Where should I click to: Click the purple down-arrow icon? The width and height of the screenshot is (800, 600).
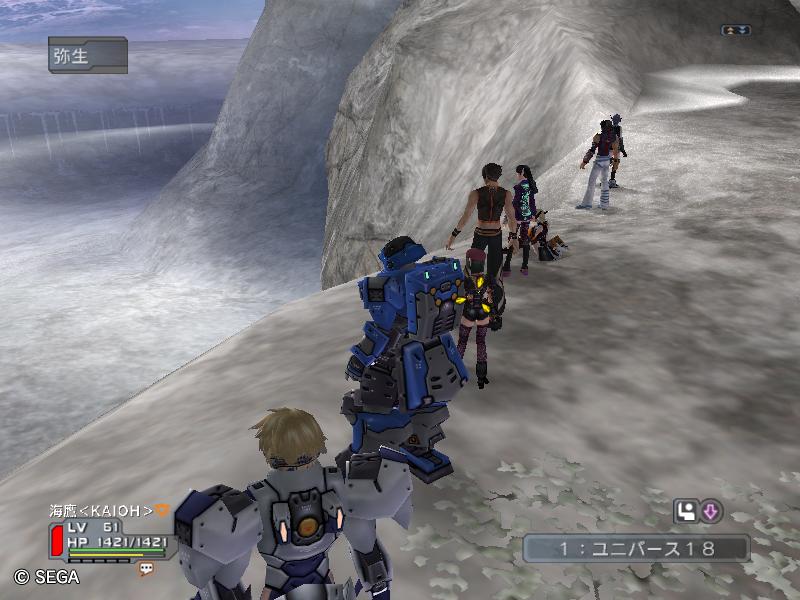coord(710,512)
